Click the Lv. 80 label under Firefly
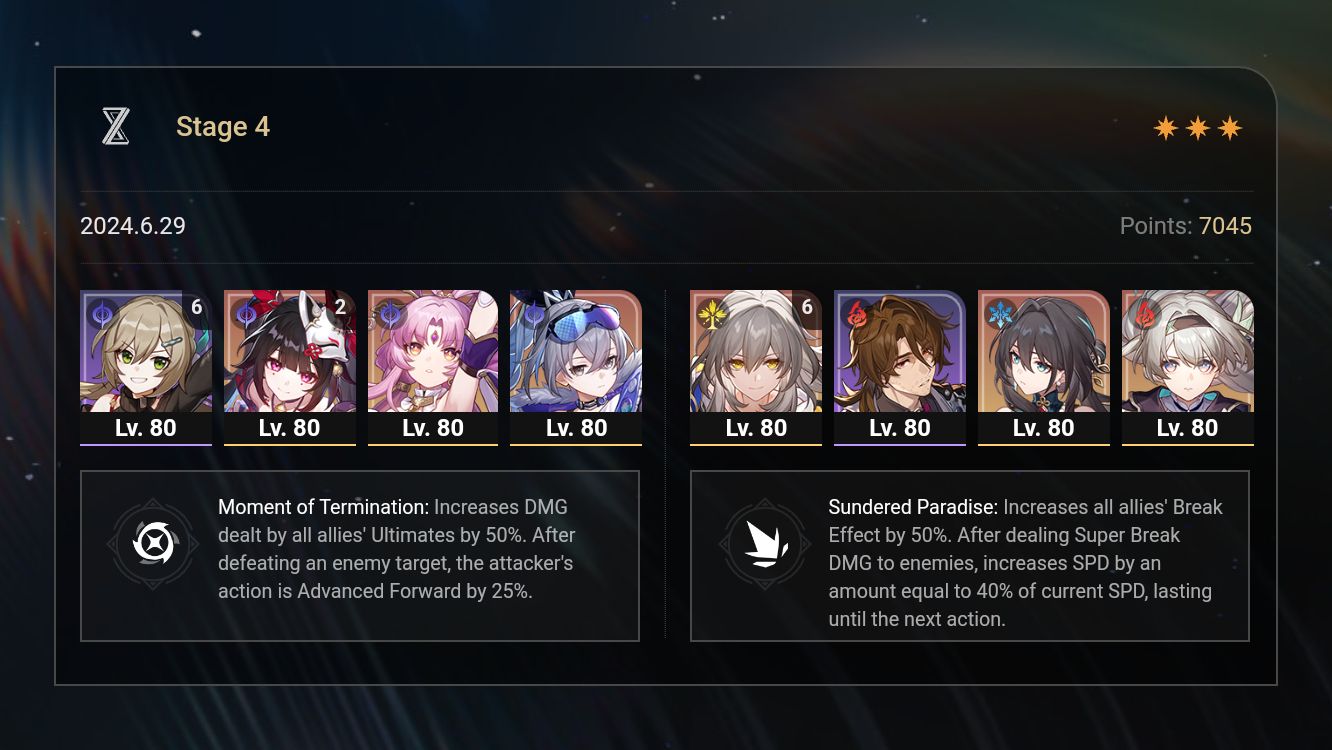This screenshot has width=1332, height=750. (x=1187, y=427)
